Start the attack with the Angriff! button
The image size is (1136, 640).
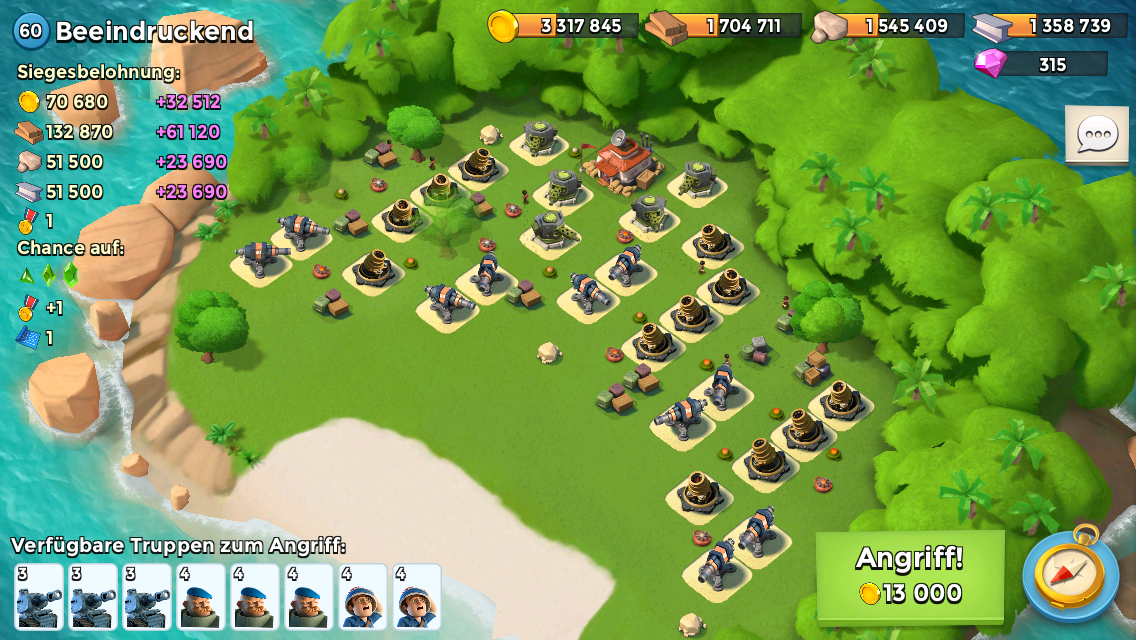[x=909, y=575]
